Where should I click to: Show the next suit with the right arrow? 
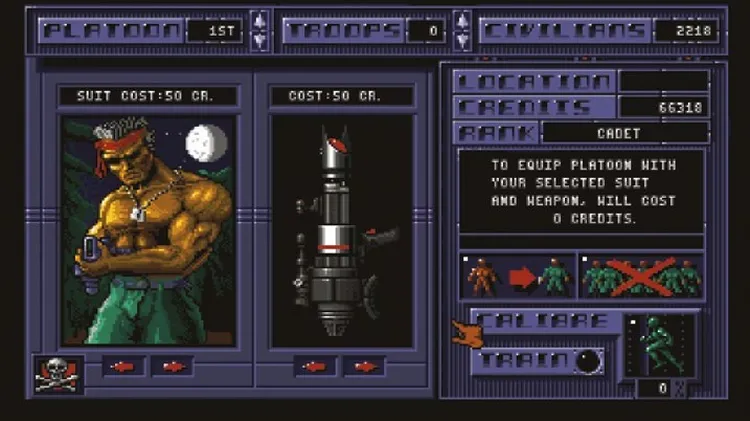[173, 366]
